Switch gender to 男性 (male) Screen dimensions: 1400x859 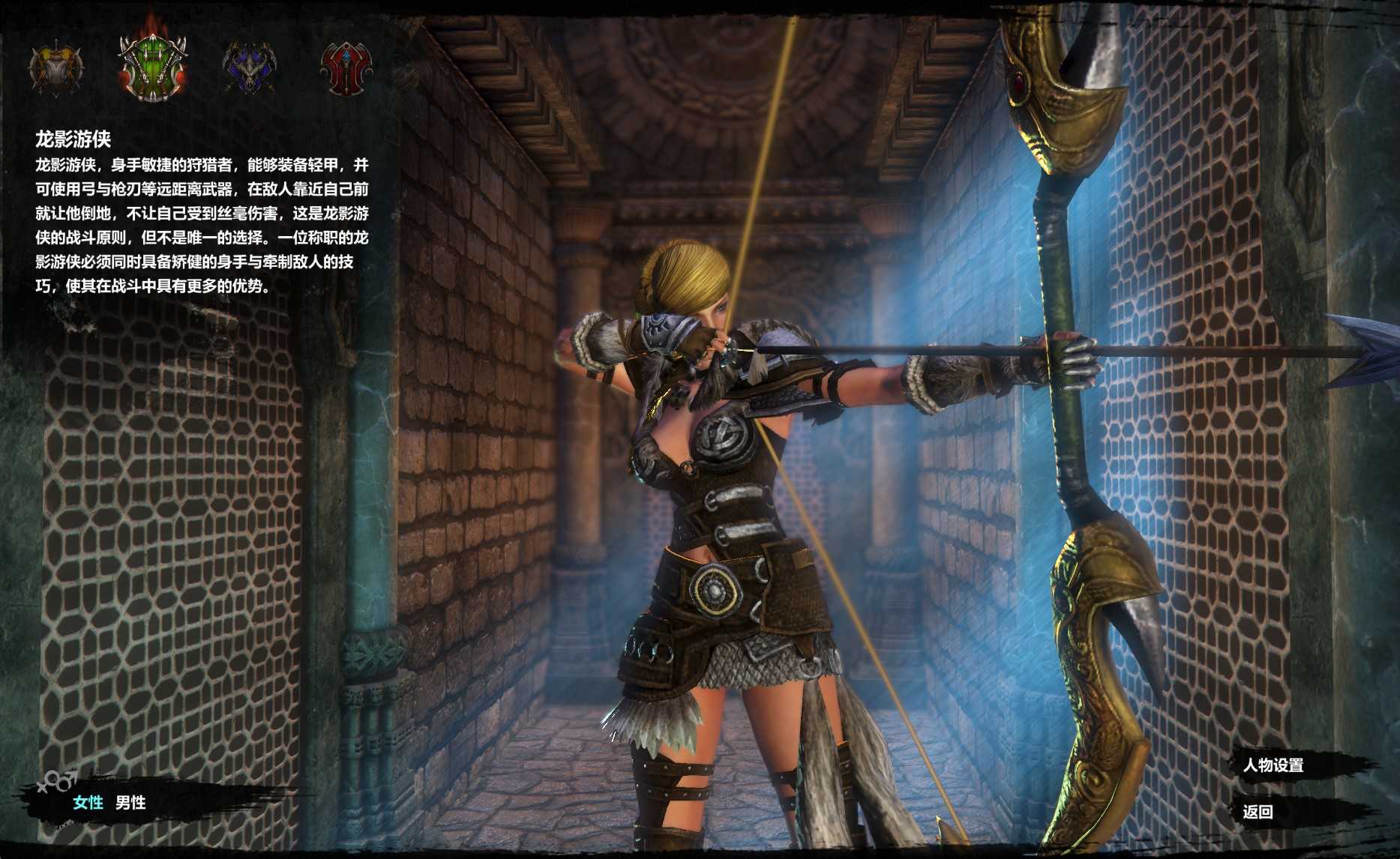(x=130, y=803)
